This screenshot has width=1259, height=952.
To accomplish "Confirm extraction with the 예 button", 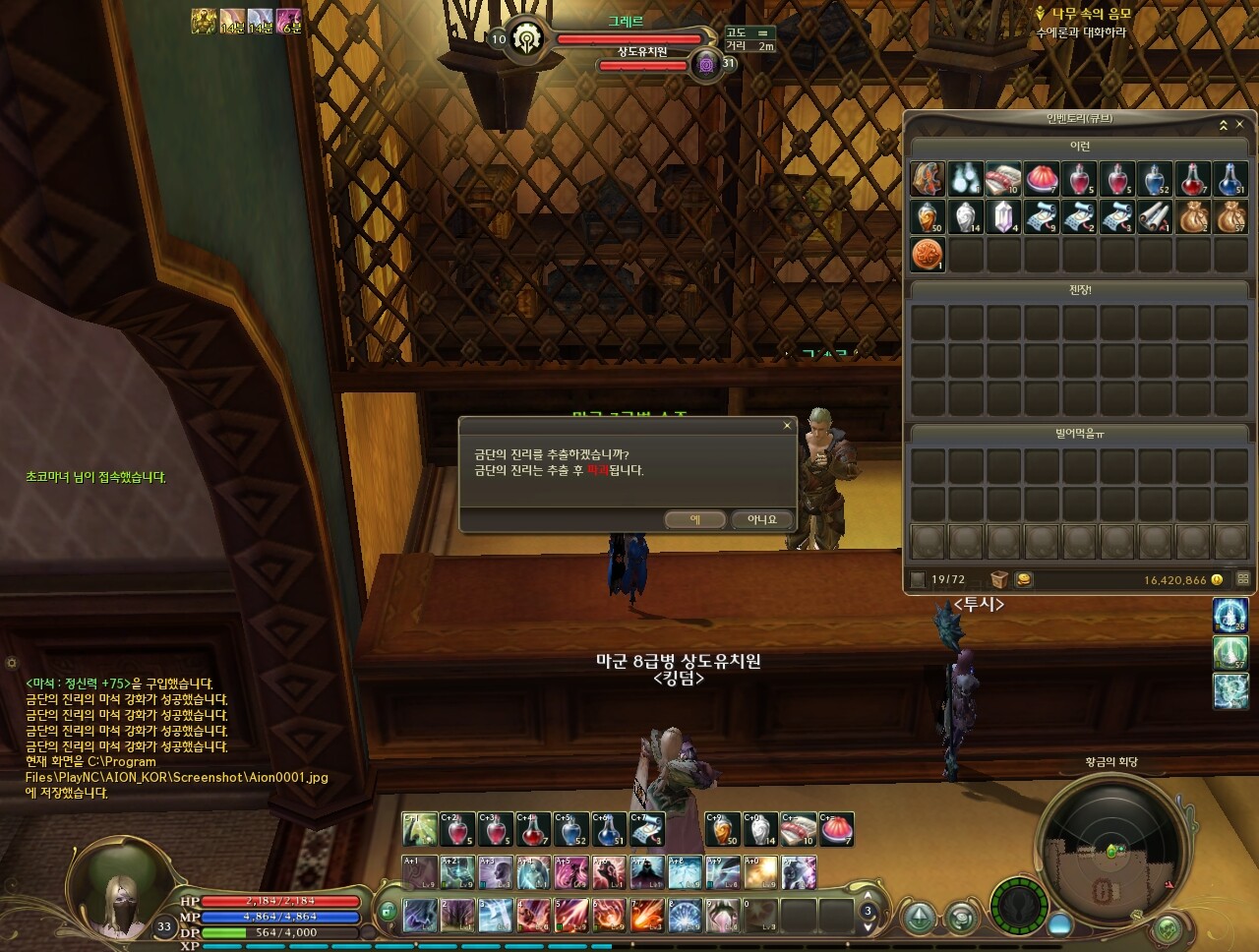I will (x=694, y=519).
